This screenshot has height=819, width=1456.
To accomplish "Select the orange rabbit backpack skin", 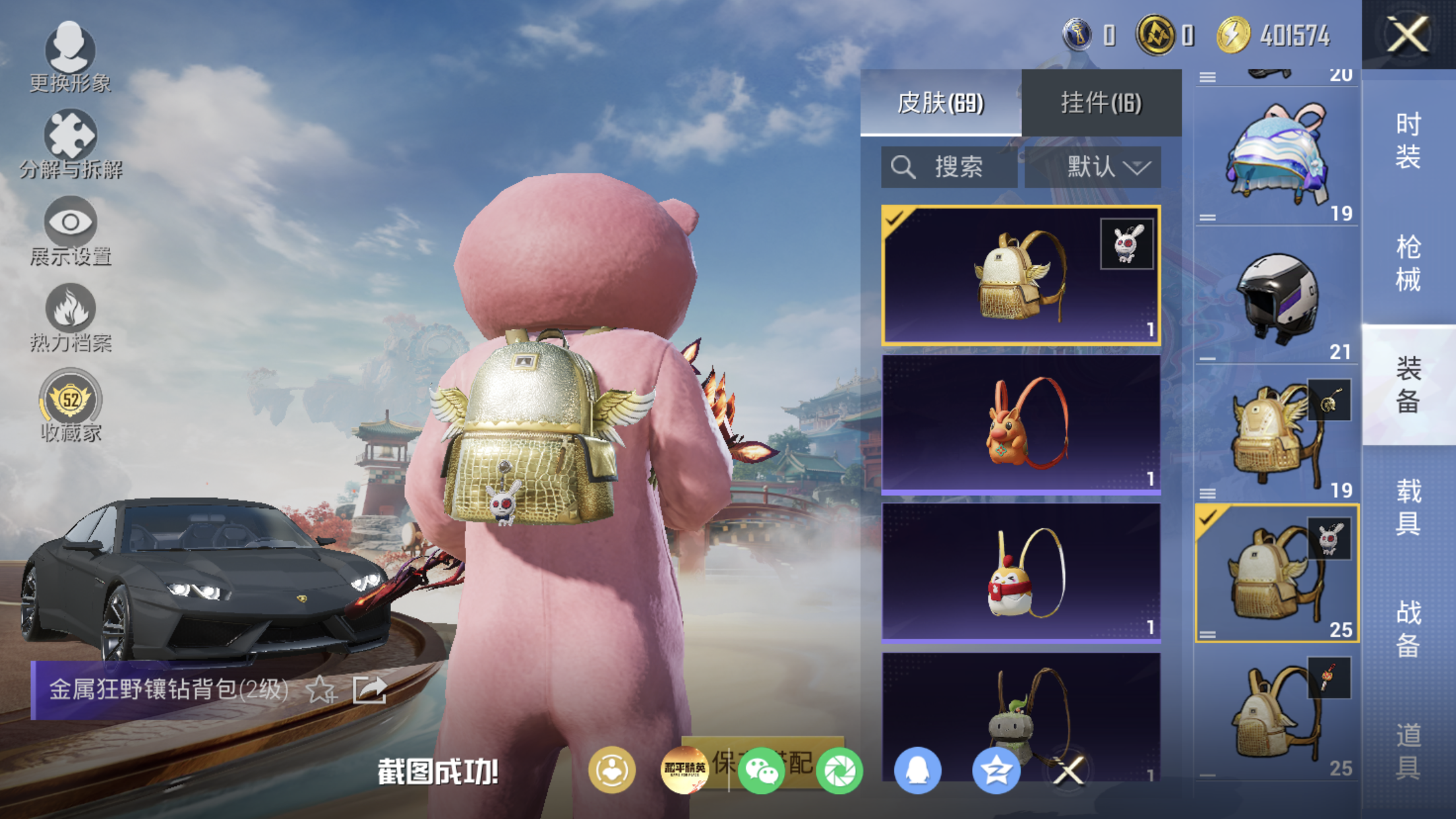I will pos(1021,424).
